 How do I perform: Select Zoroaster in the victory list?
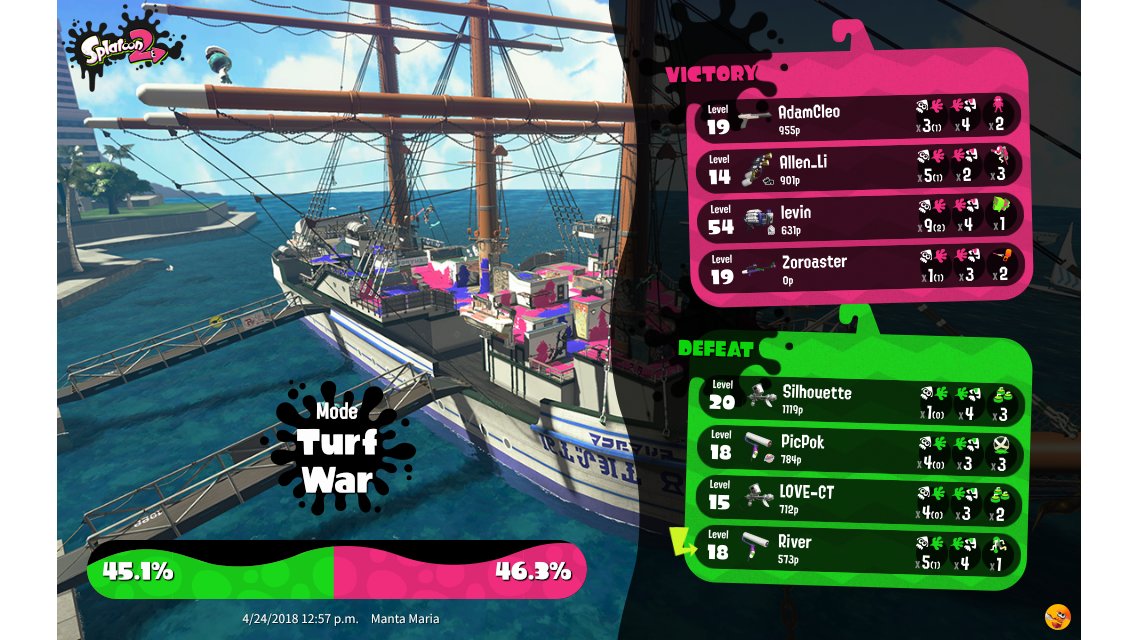pyautogui.click(x=858, y=268)
